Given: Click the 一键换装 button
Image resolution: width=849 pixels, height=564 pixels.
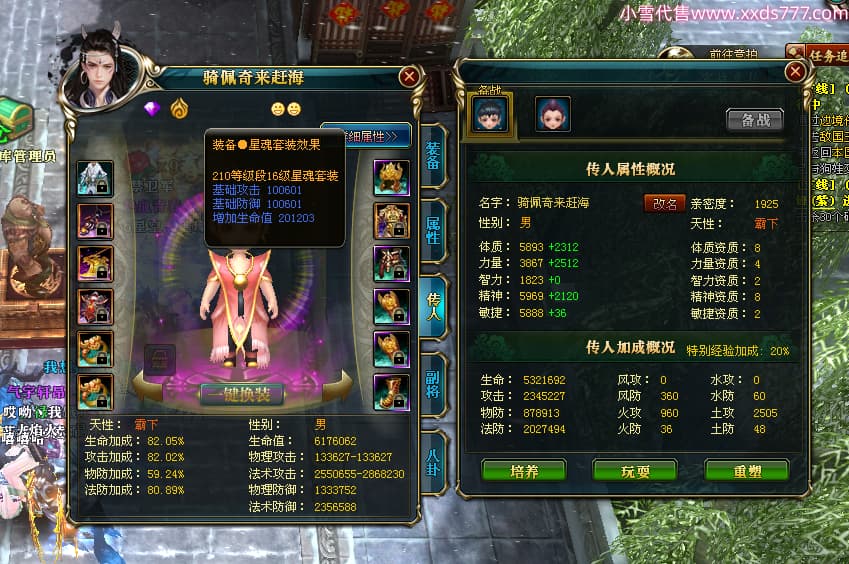Looking at the screenshot, I should coord(241,393).
